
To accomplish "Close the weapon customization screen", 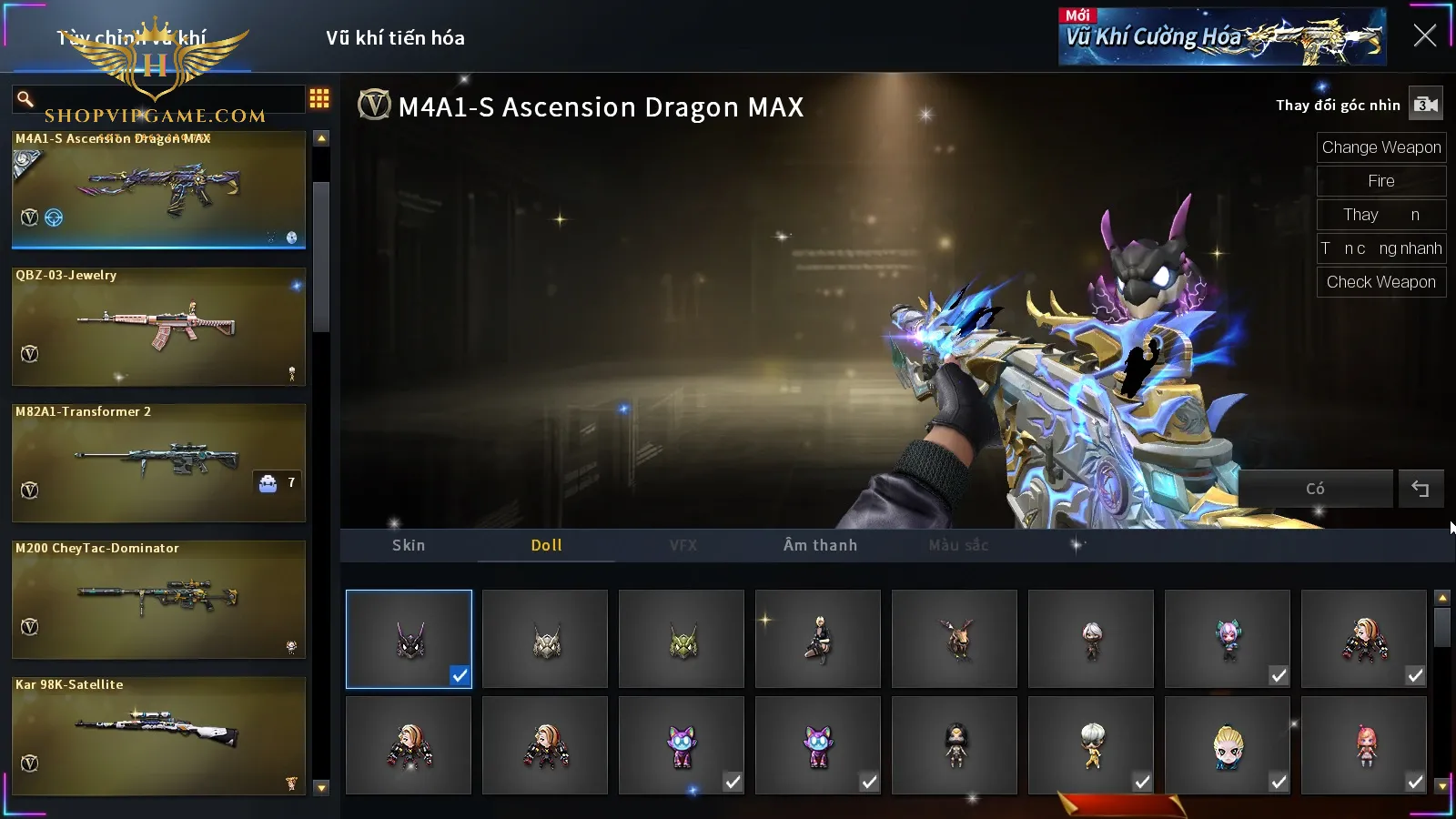I will pos(1424,35).
